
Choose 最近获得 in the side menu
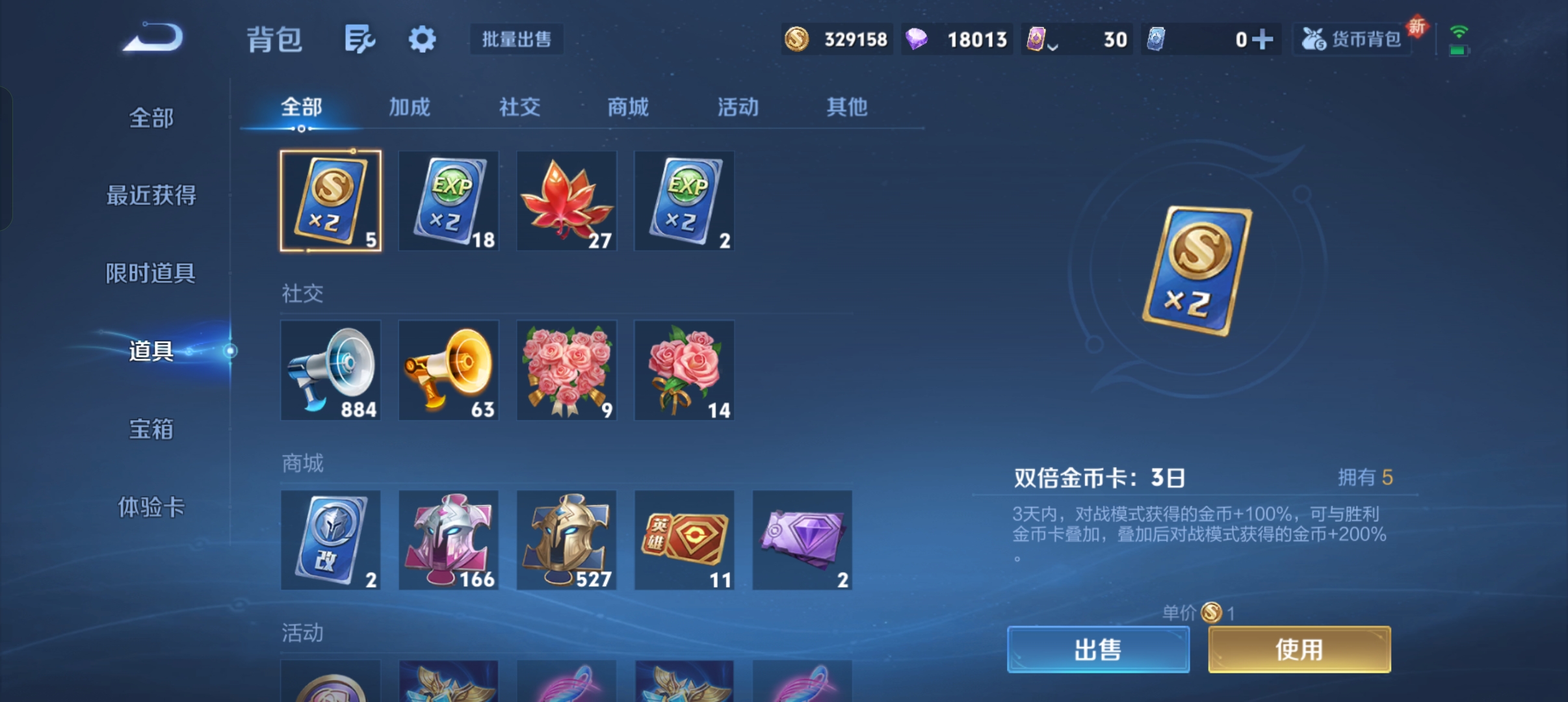[151, 195]
